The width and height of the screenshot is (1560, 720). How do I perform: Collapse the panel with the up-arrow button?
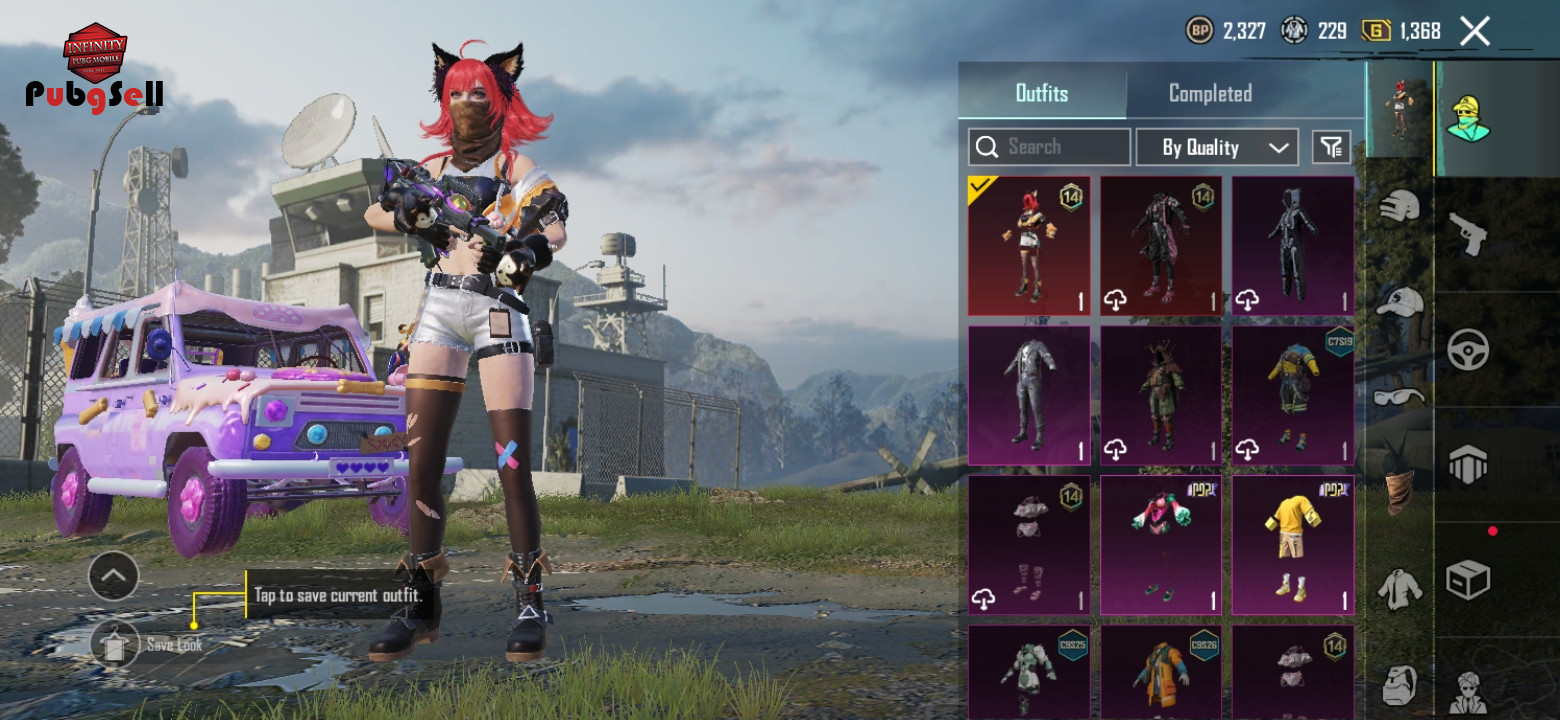[113, 575]
